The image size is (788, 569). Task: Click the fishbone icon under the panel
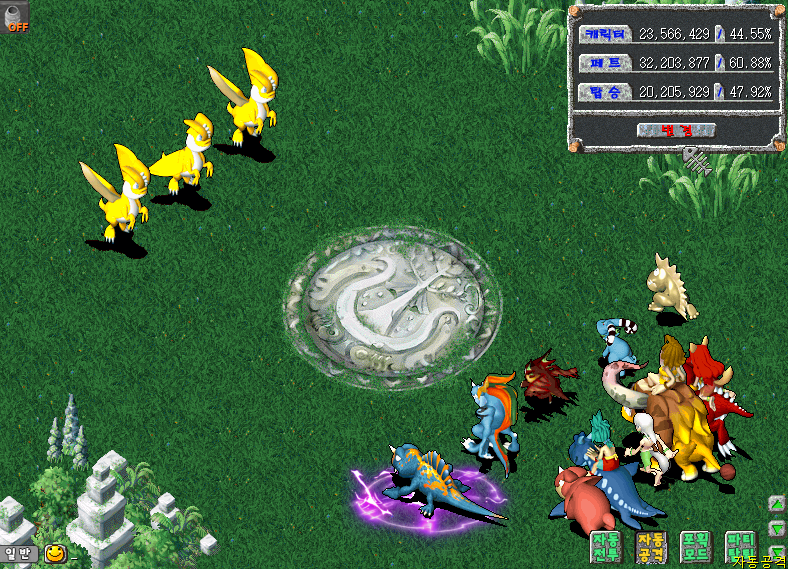697,159
